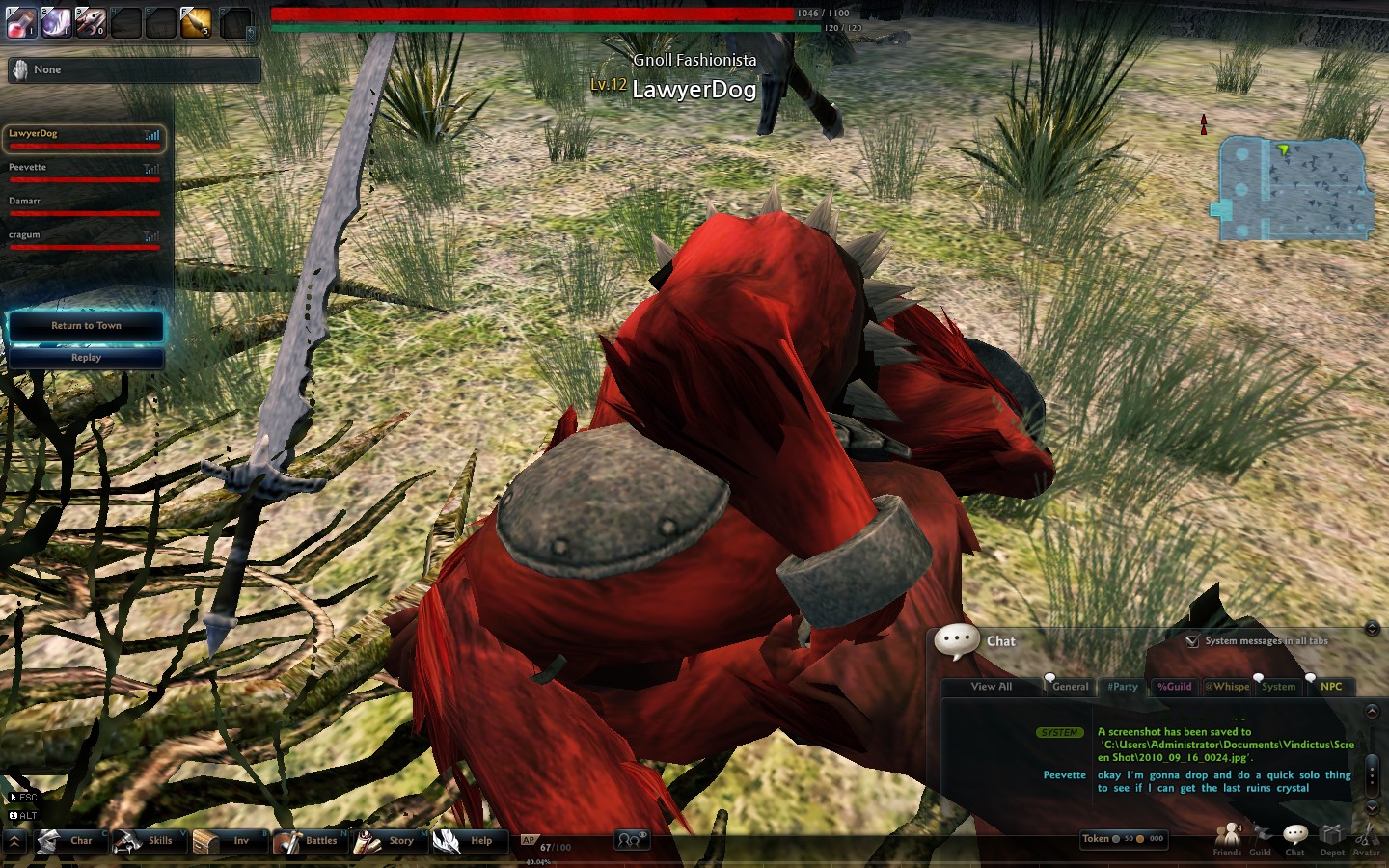
Task: Switch to the View All chat tab
Action: 992,687
